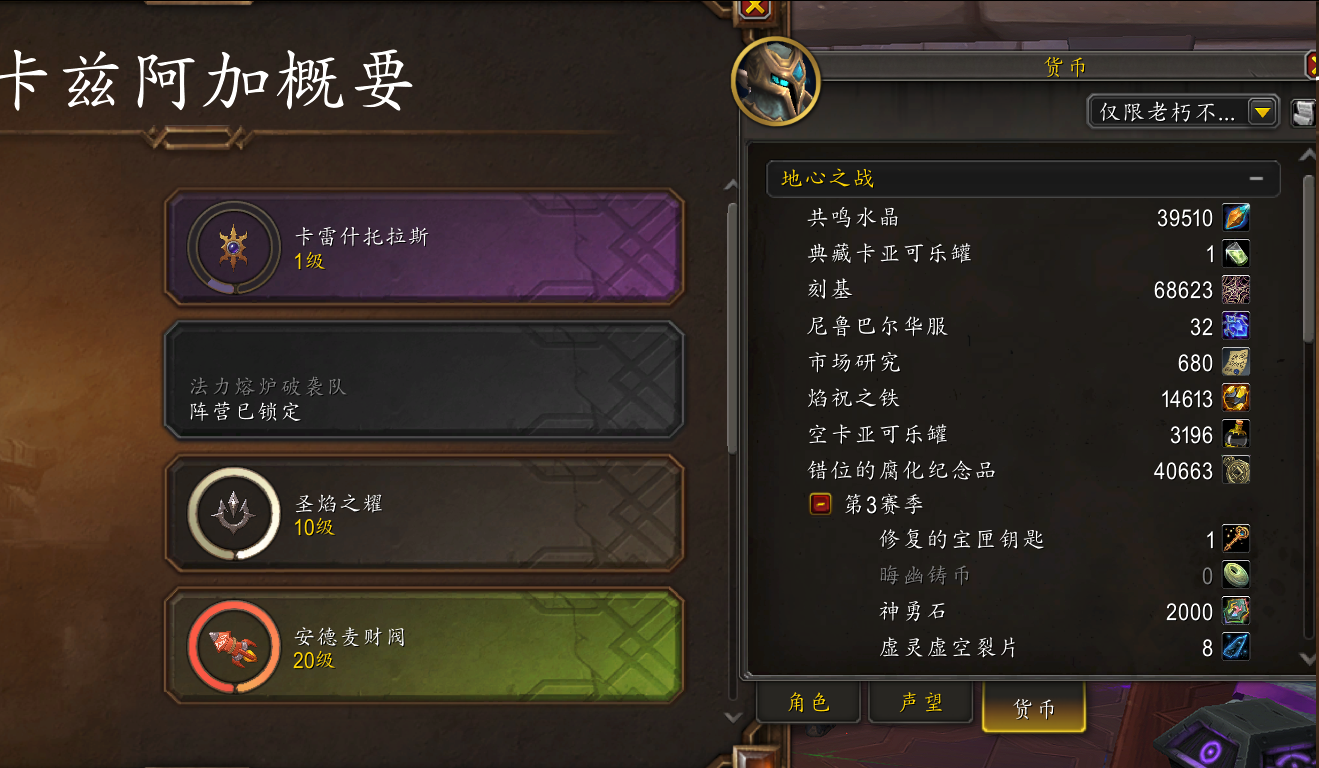The image size is (1319, 768).
Task: Click the right scrollbar up arrow
Action: [1307, 153]
